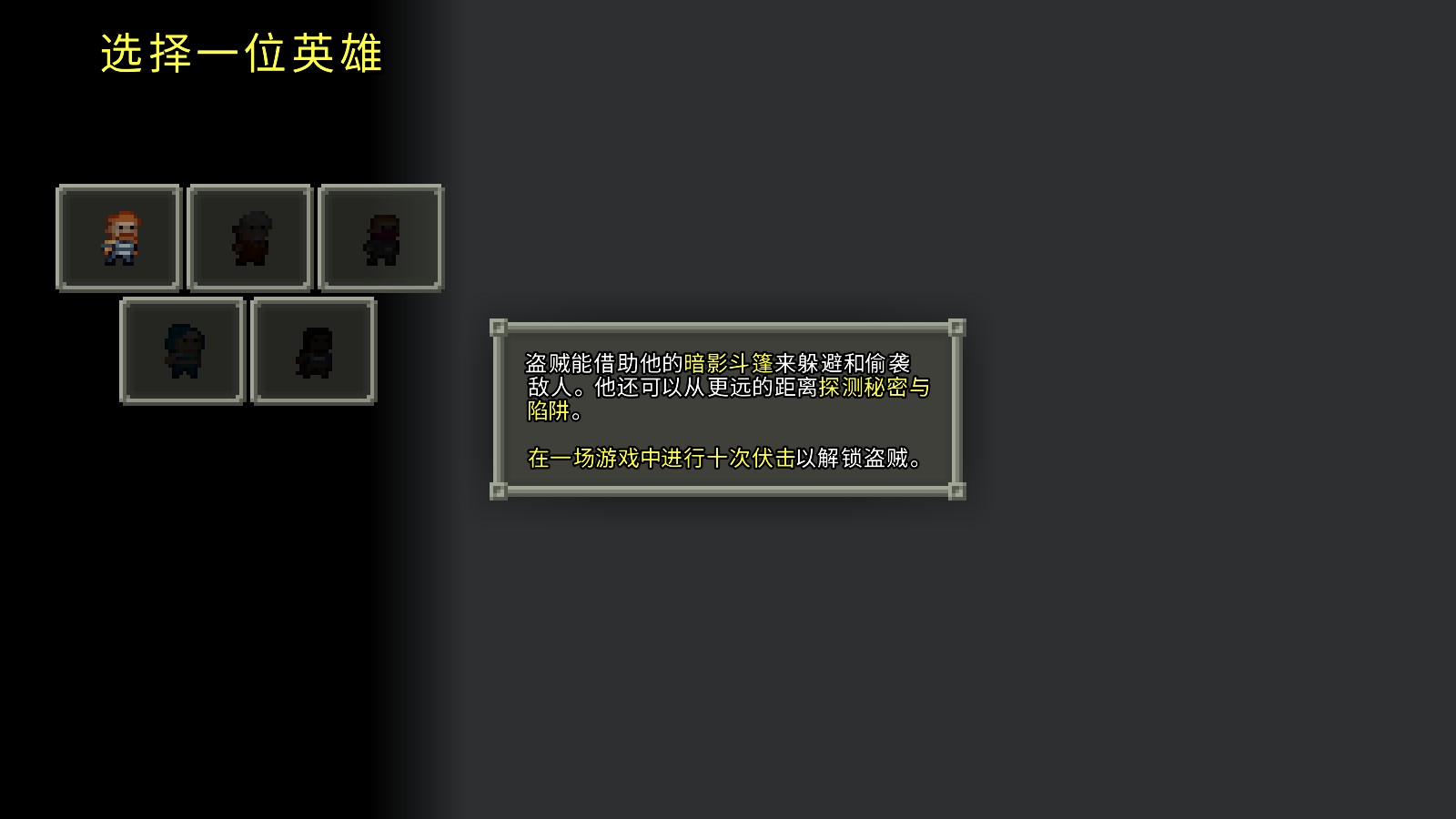Select the Warrior hero portrait
This screenshot has width=1456, height=819.
[x=117, y=238]
